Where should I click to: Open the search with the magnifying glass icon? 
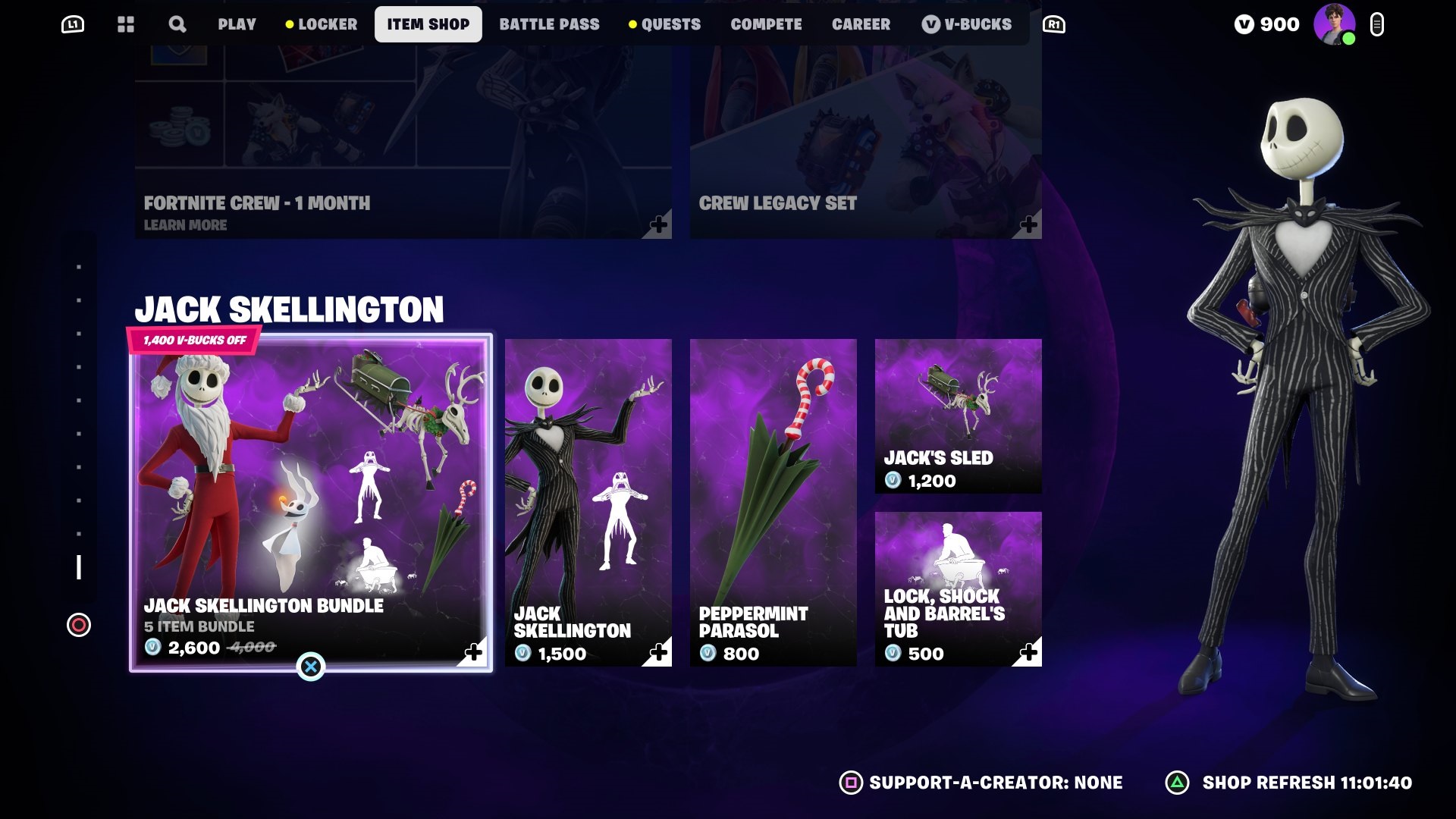[x=177, y=24]
